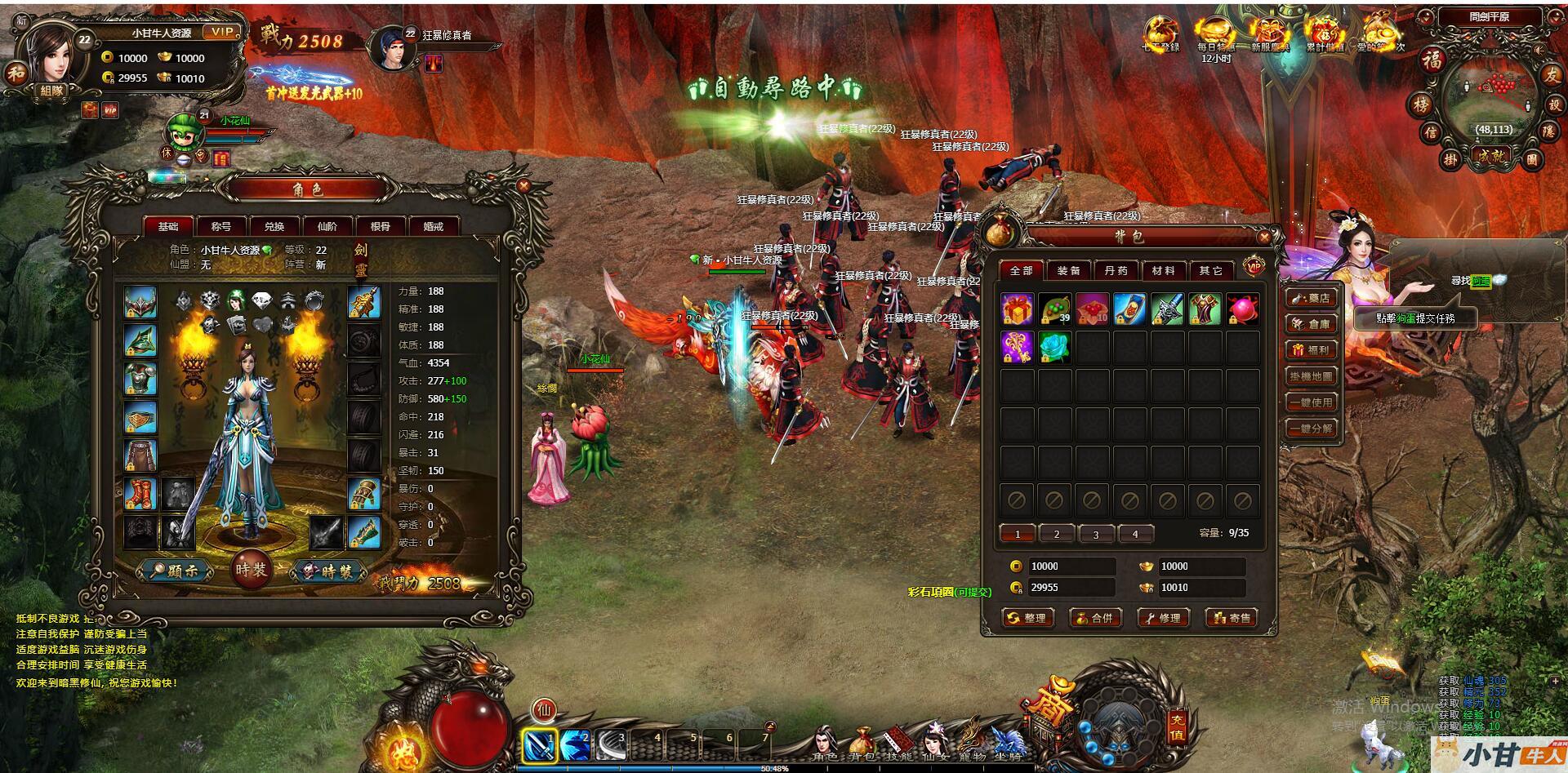Switch to the 装备 tab in backpack
The height and width of the screenshot is (773, 1568).
pos(1068,270)
